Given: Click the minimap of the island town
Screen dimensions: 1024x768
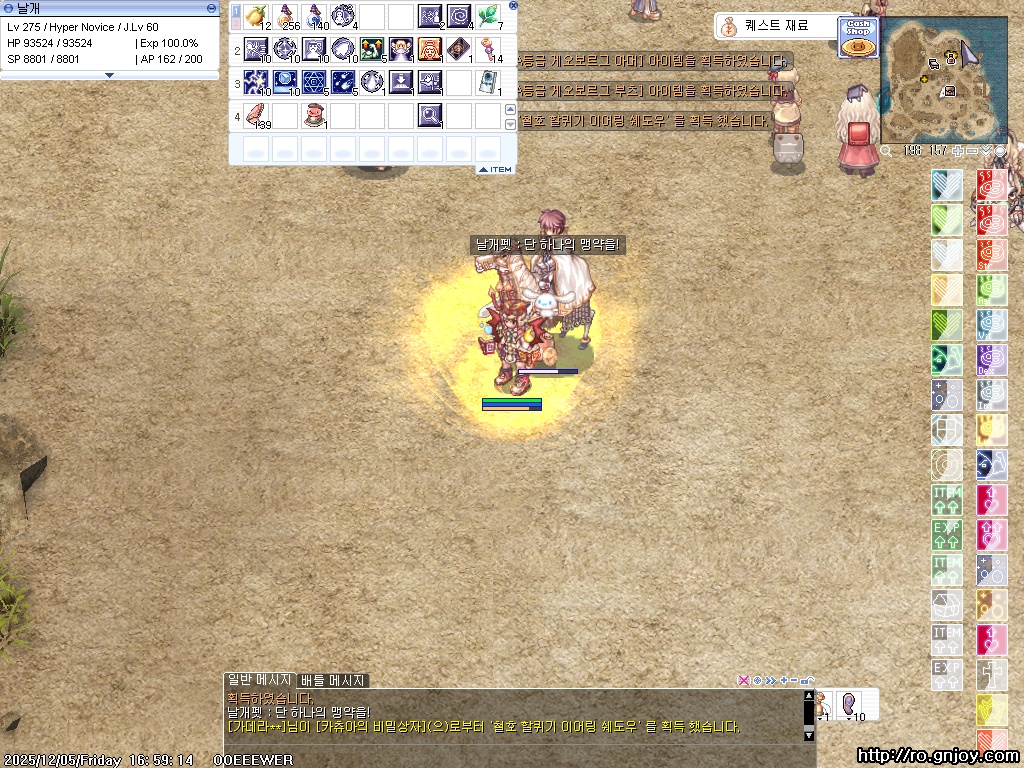Looking at the screenshot, I should tap(943, 79).
